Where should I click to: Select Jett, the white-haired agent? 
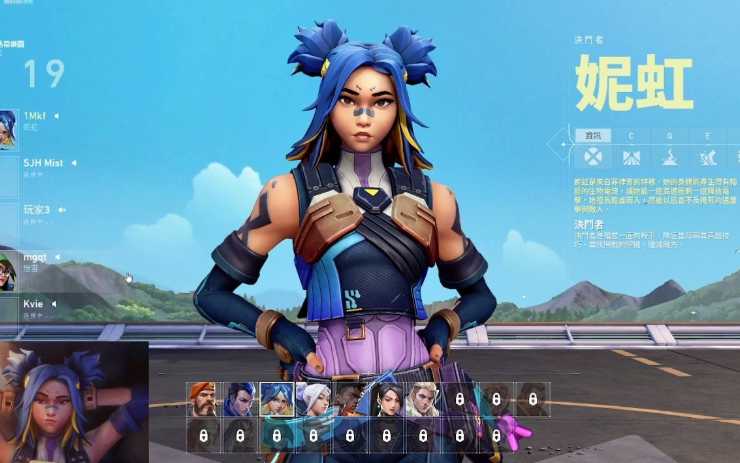(313, 399)
